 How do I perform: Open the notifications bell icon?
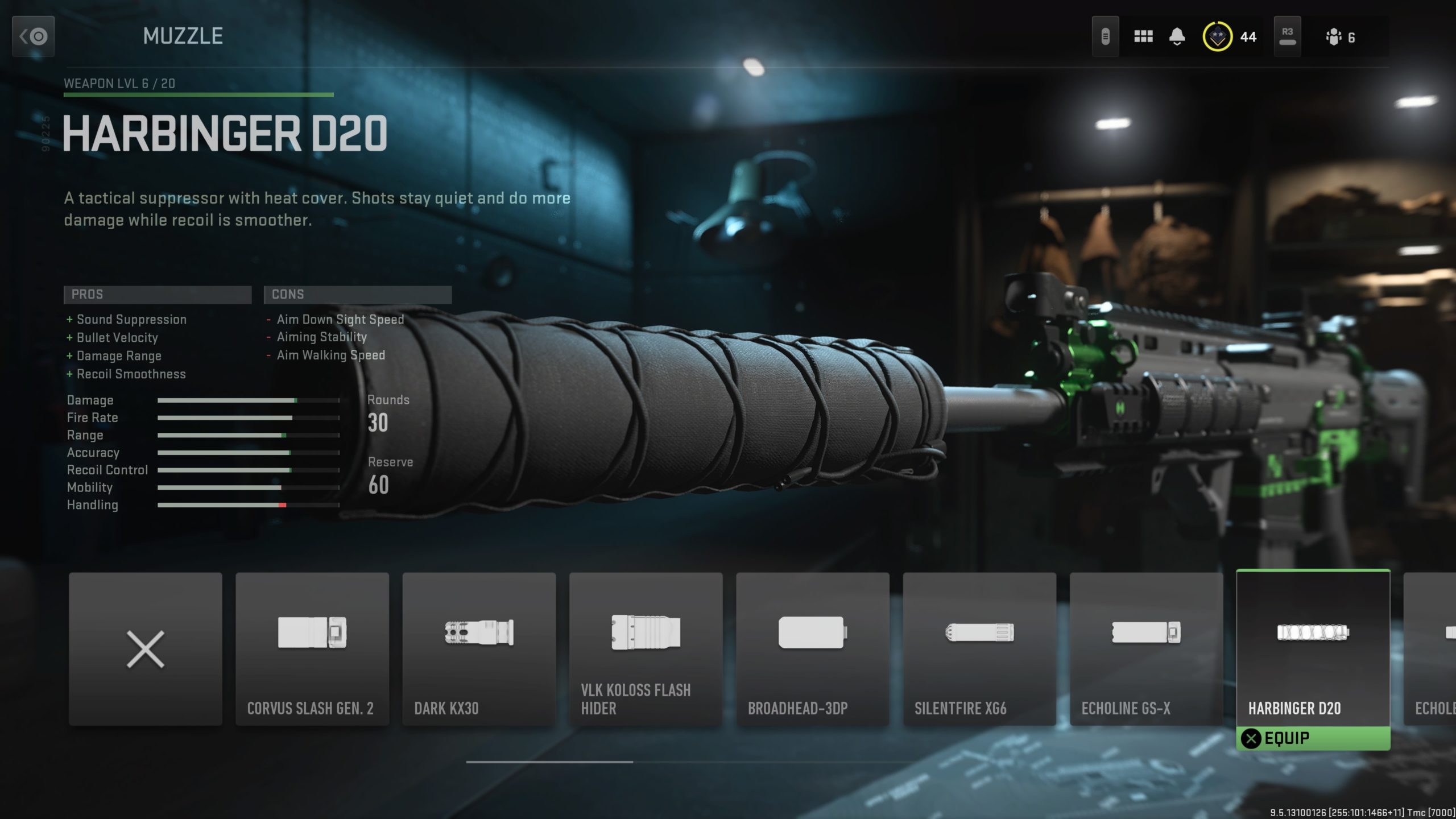point(1177,36)
